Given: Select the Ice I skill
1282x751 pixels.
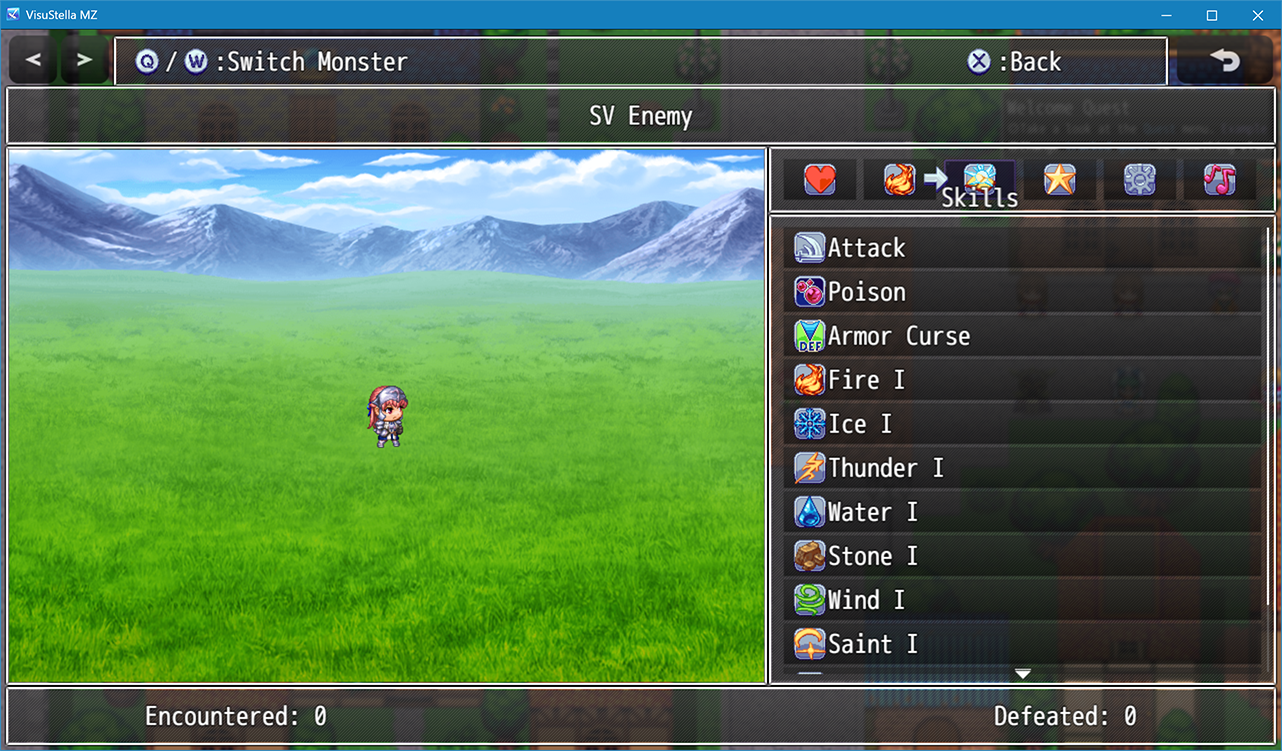Looking at the screenshot, I should pos(1020,424).
